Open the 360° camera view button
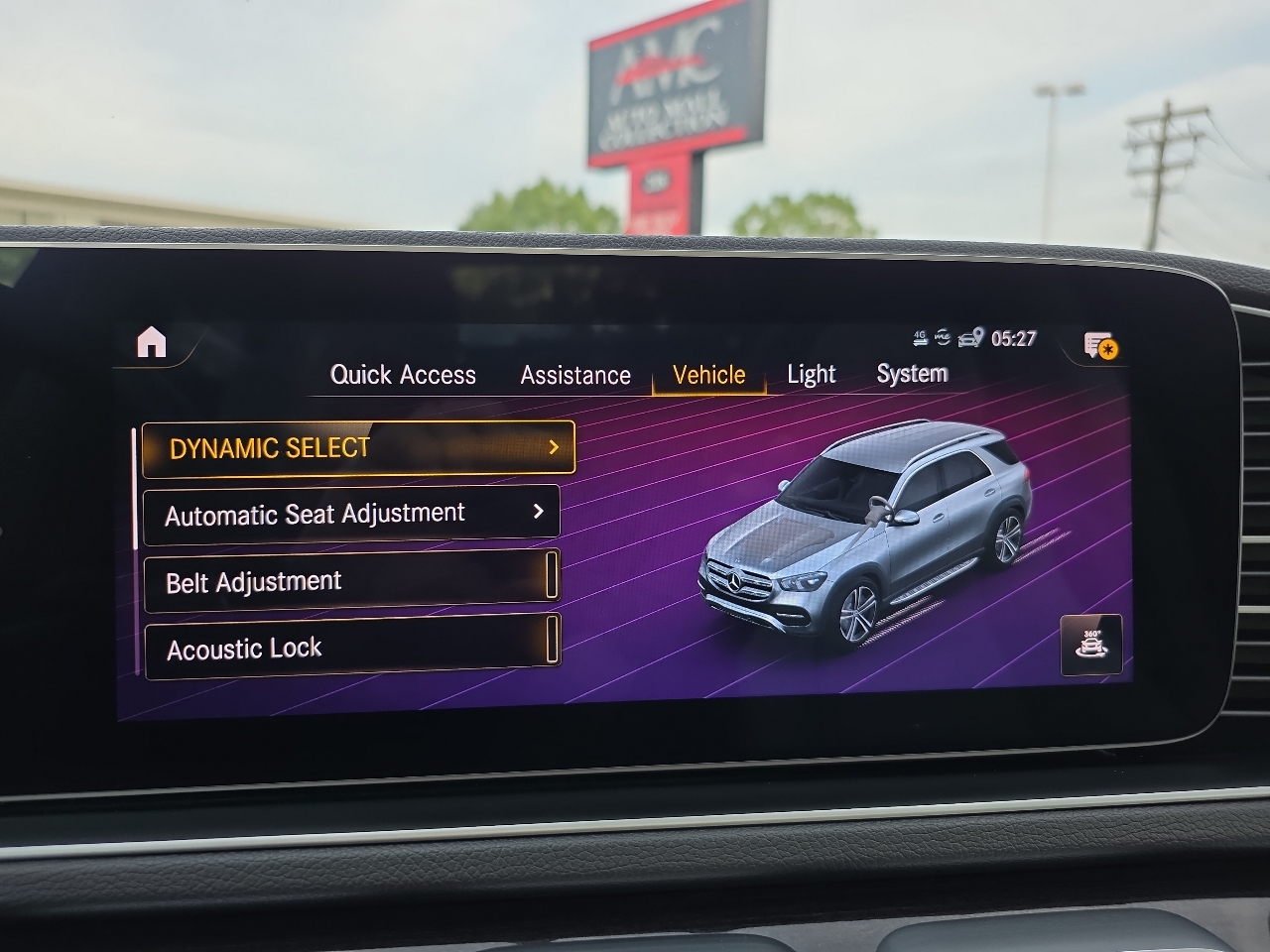Image resolution: width=1270 pixels, height=952 pixels. [x=1091, y=645]
